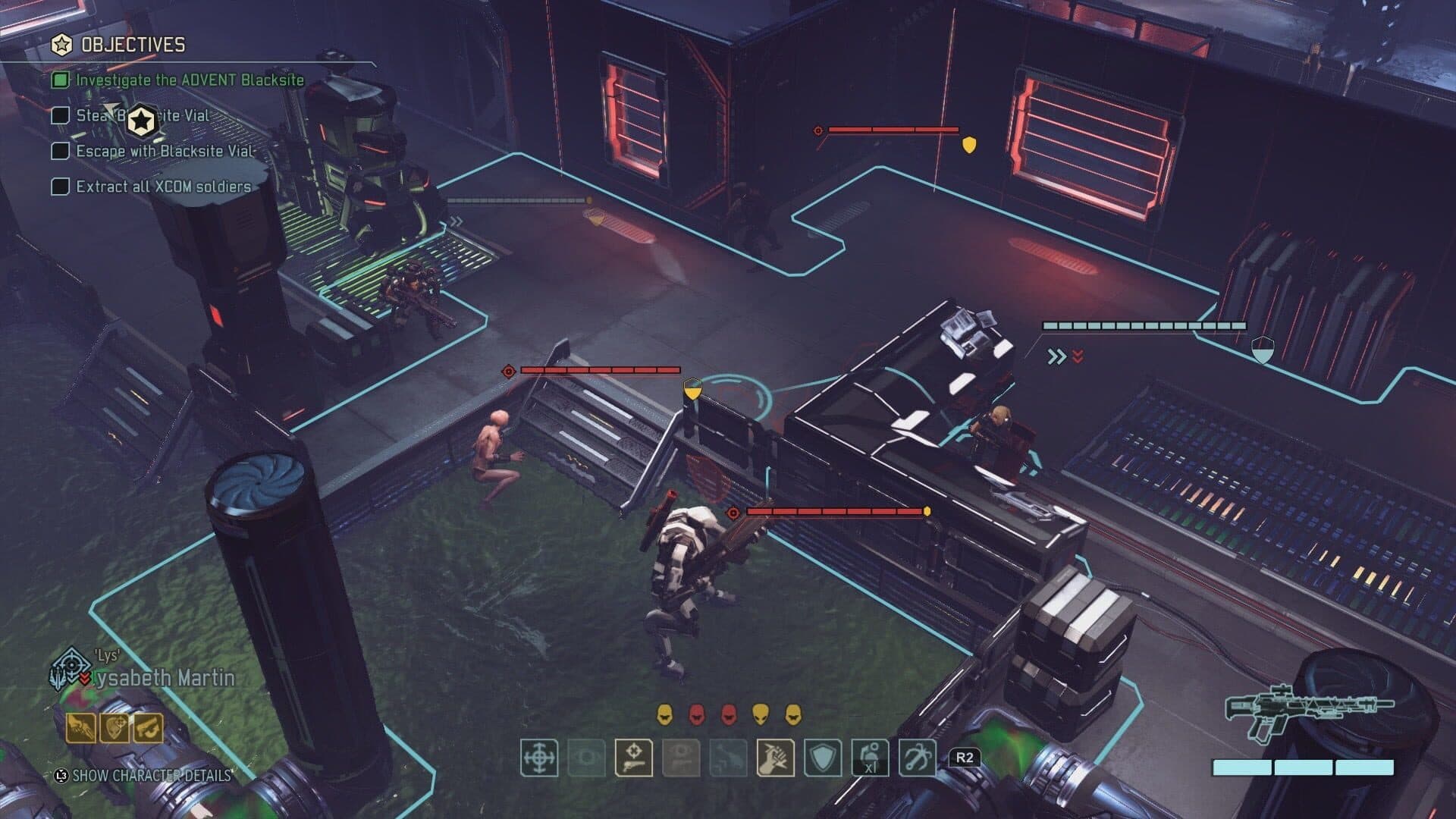Check the Steal Blacksite Vial objective box

pos(60,118)
